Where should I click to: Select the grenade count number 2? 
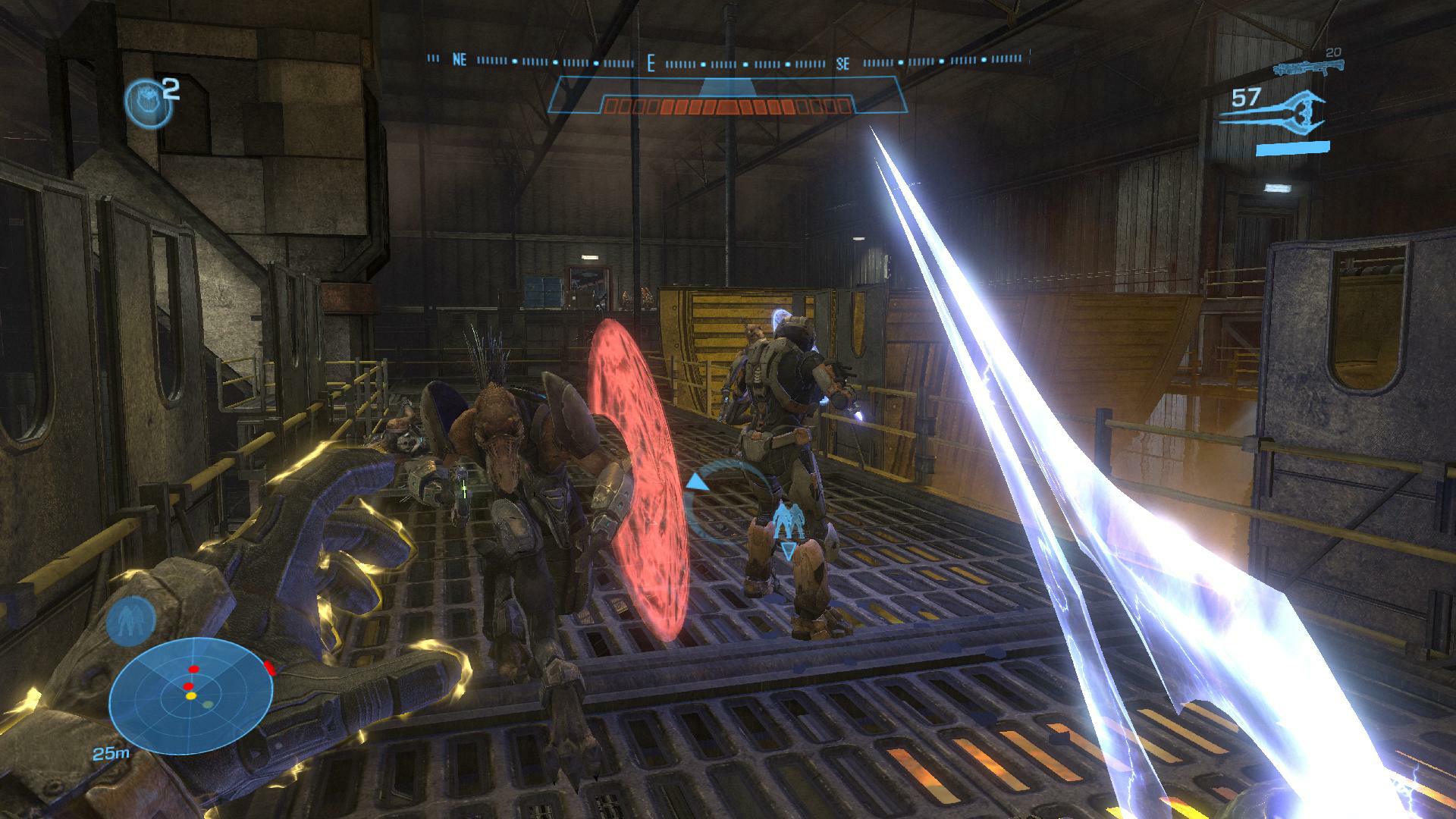(x=171, y=89)
